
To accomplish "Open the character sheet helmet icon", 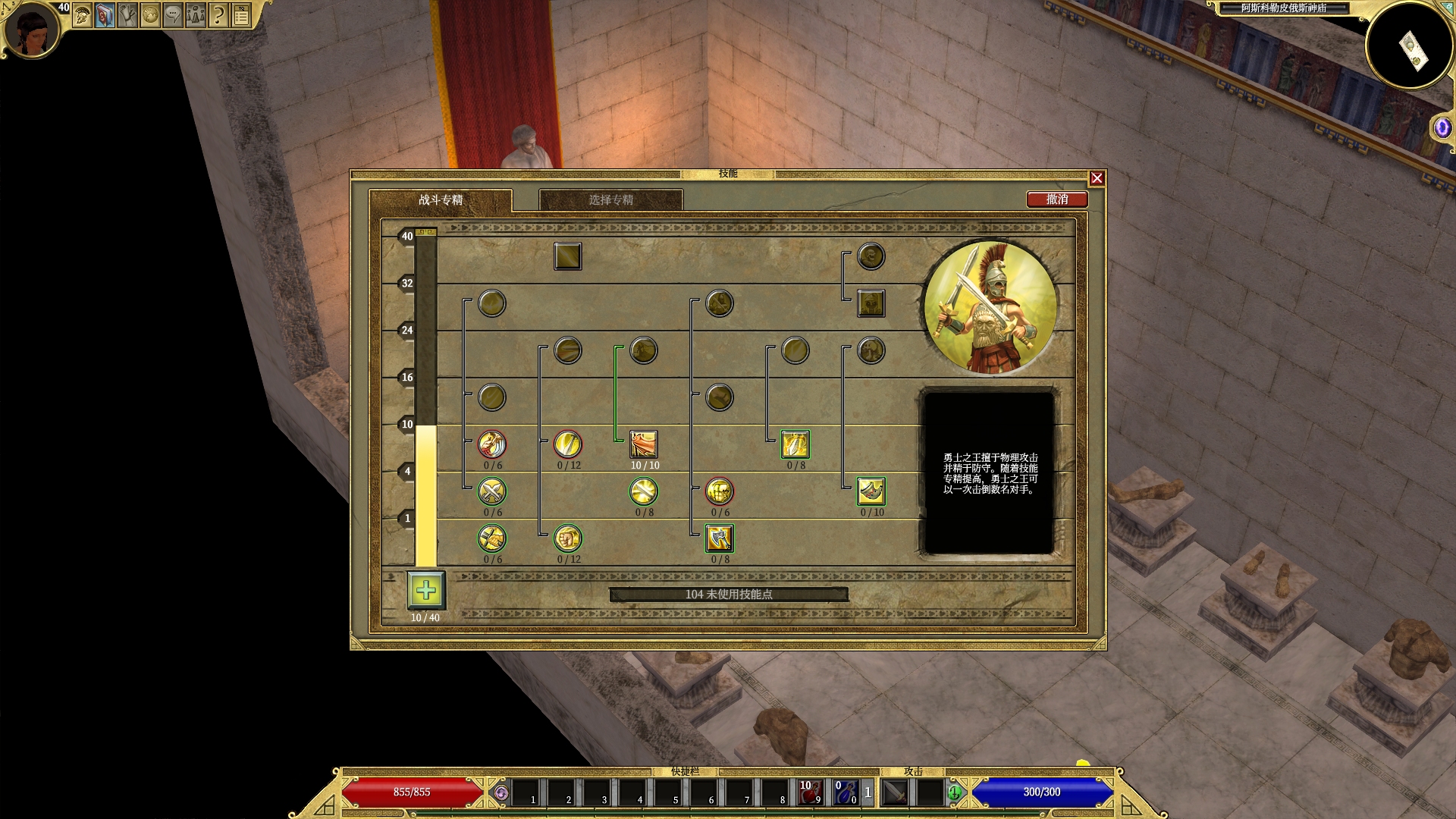I will tap(83, 15).
